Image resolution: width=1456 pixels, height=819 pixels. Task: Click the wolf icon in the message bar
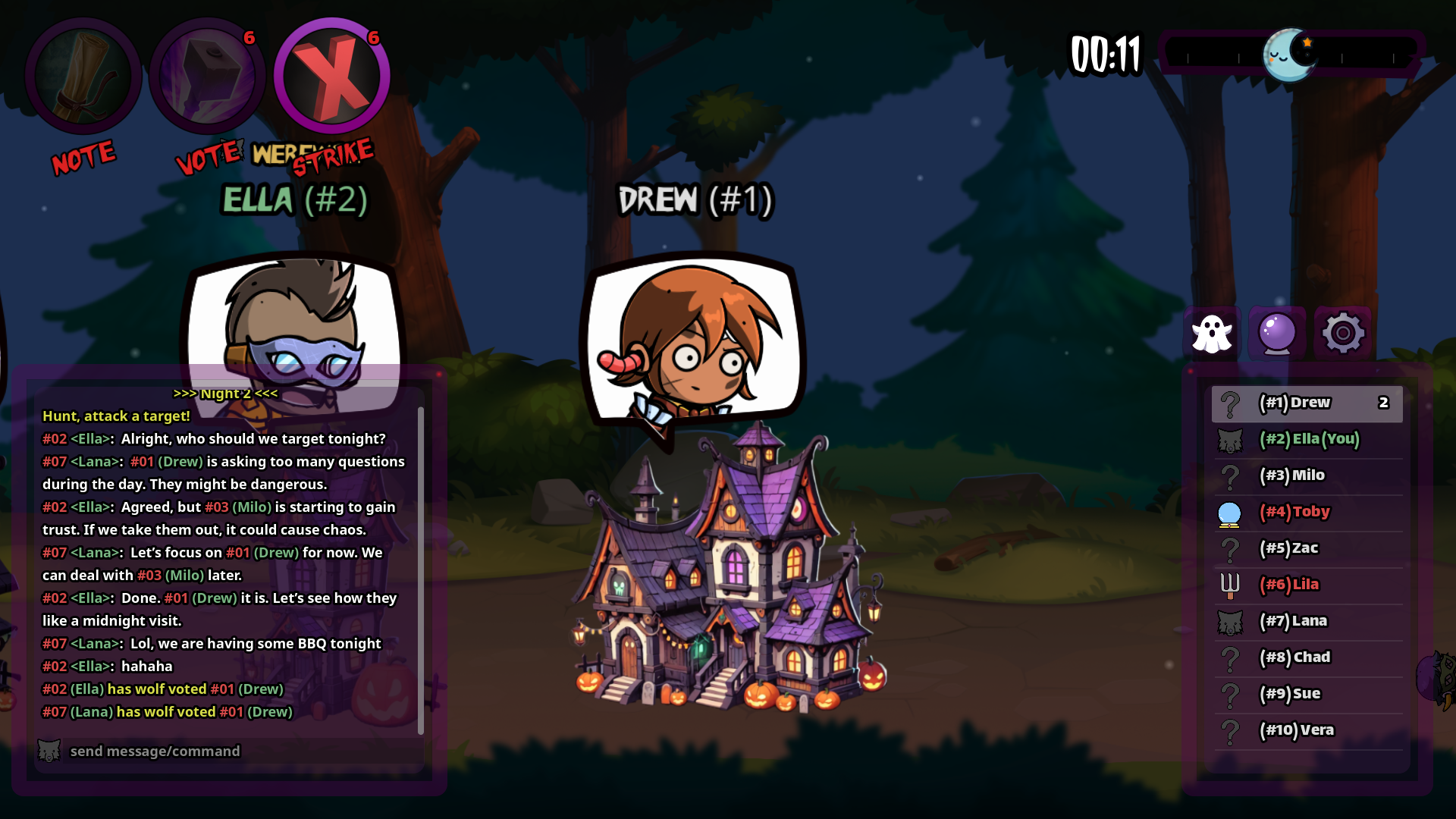pyautogui.click(x=49, y=751)
